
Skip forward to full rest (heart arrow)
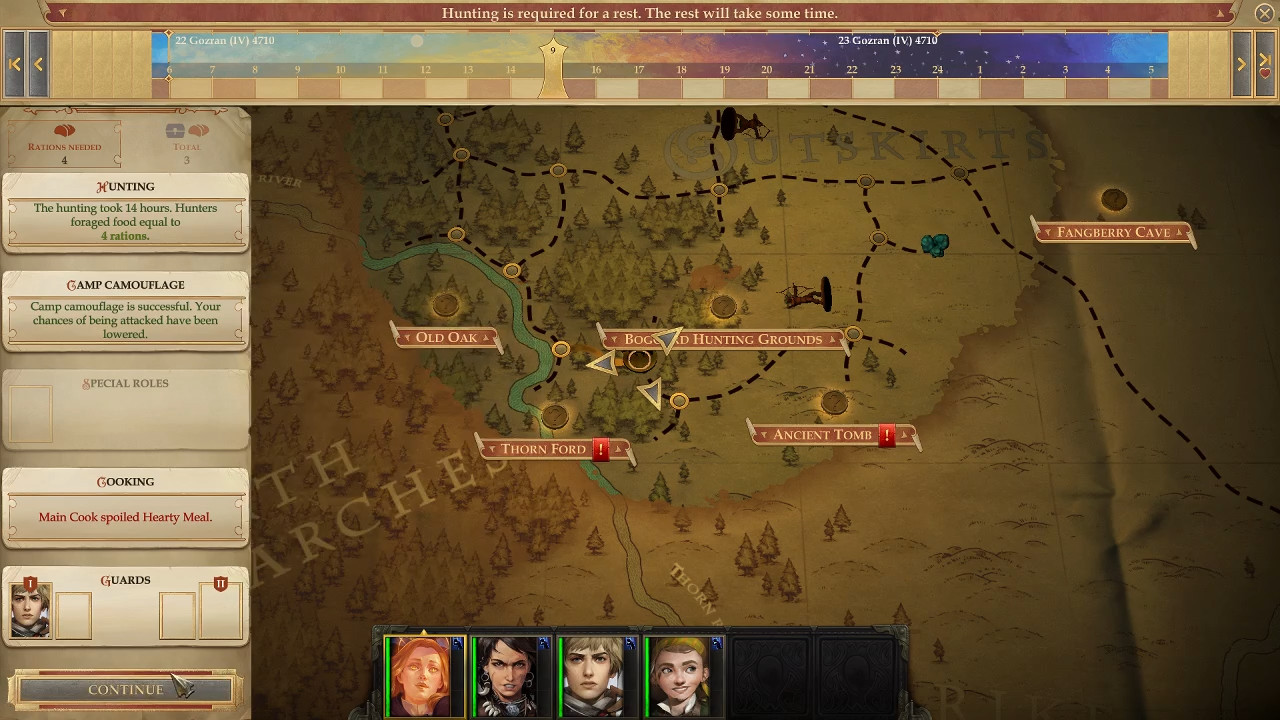pos(1265,64)
